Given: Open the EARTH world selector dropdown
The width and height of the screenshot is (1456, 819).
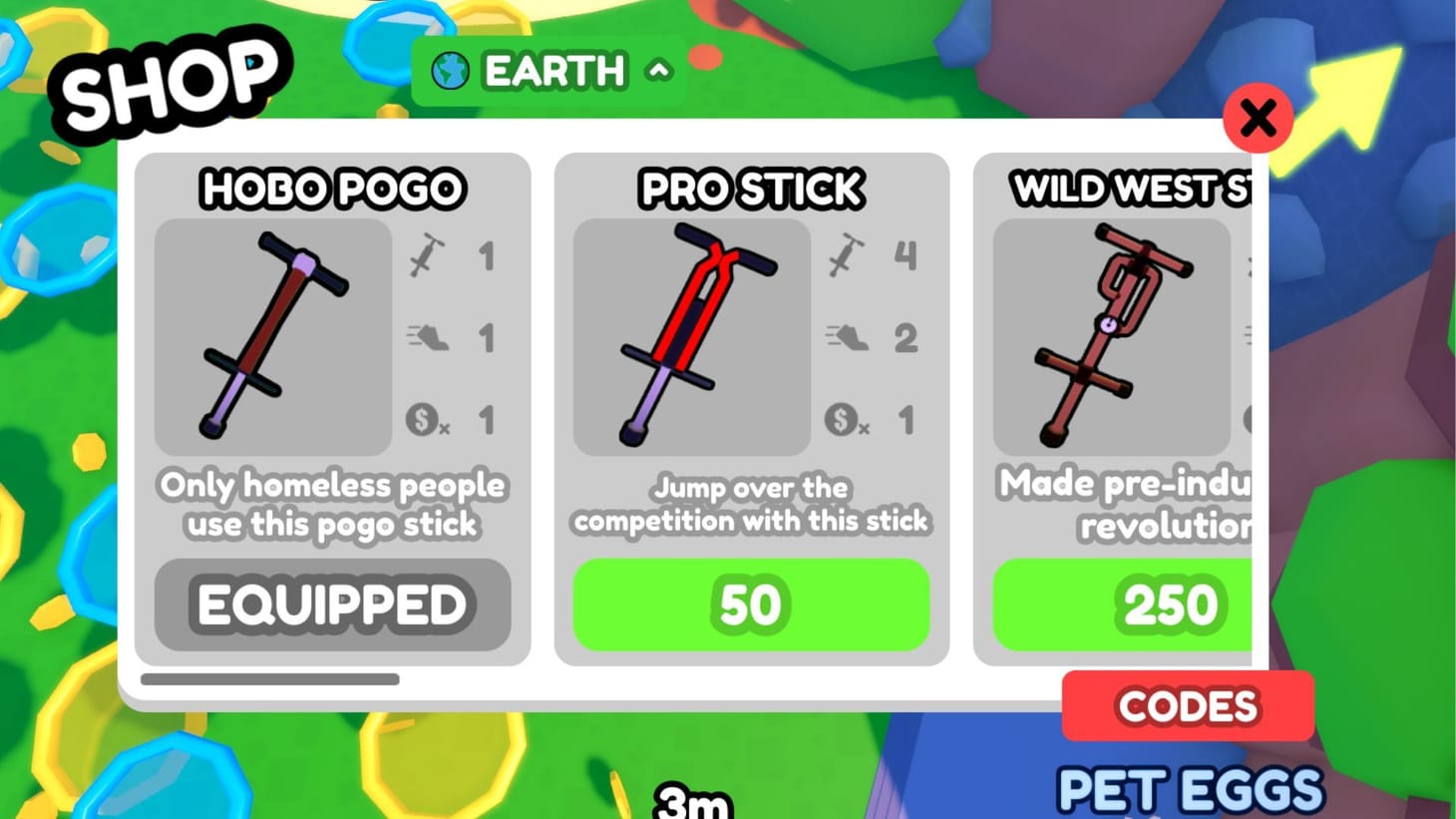Looking at the screenshot, I should [548, 70].
